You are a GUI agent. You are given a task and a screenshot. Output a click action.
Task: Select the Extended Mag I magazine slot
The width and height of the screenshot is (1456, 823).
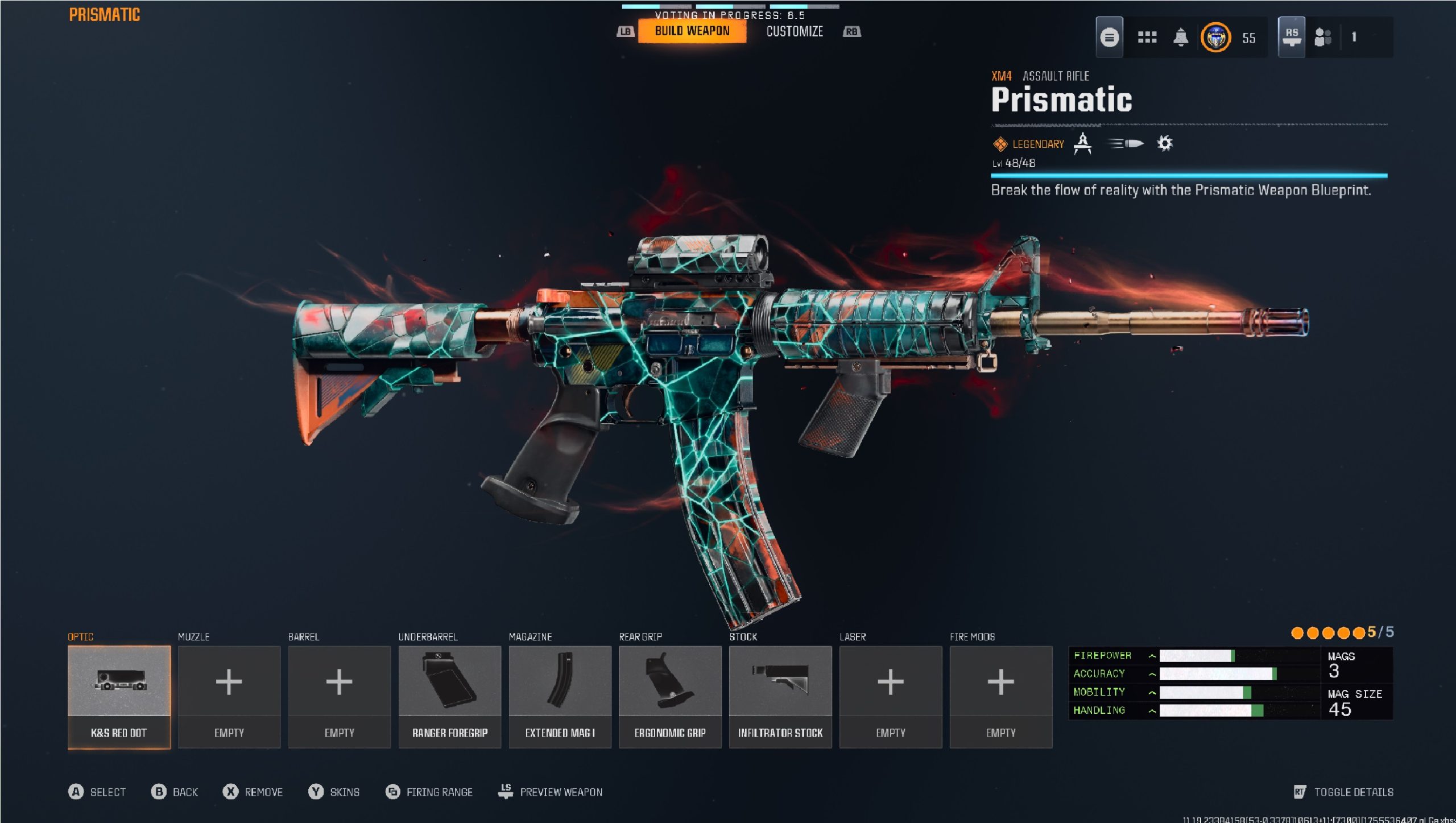560,696
